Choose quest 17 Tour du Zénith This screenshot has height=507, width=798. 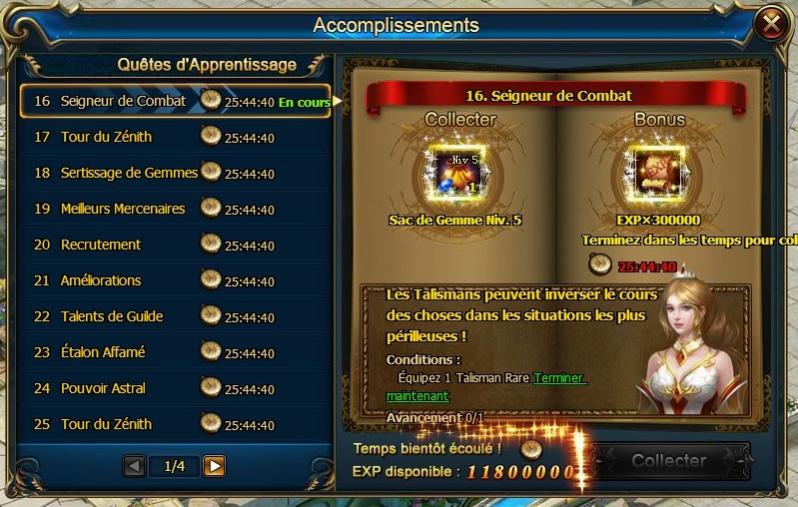click(x=107, y=137)
